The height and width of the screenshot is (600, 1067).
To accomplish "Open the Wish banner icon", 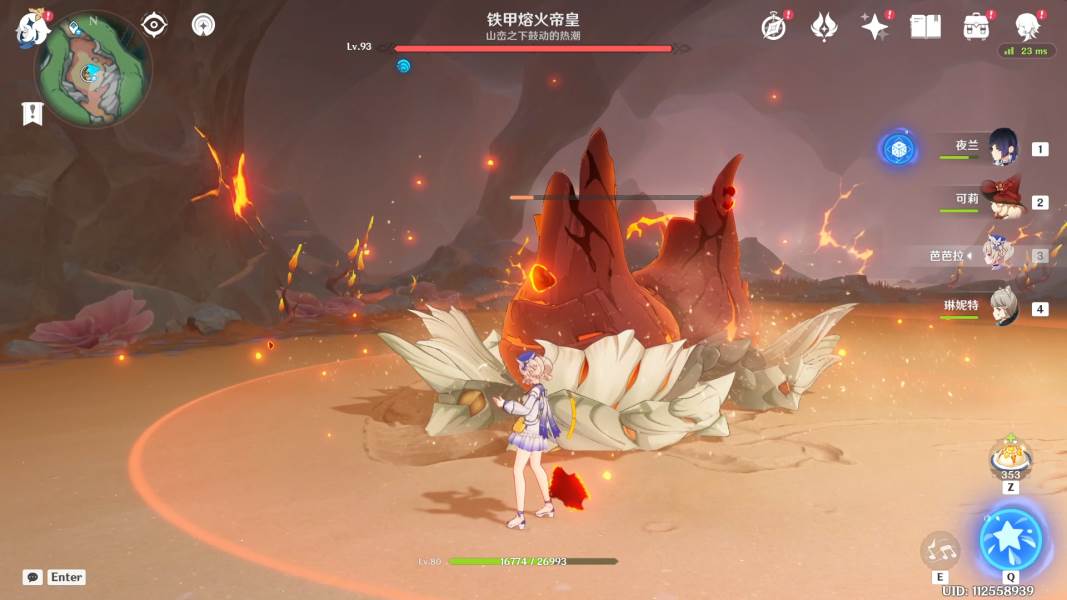I will [824, 27].
